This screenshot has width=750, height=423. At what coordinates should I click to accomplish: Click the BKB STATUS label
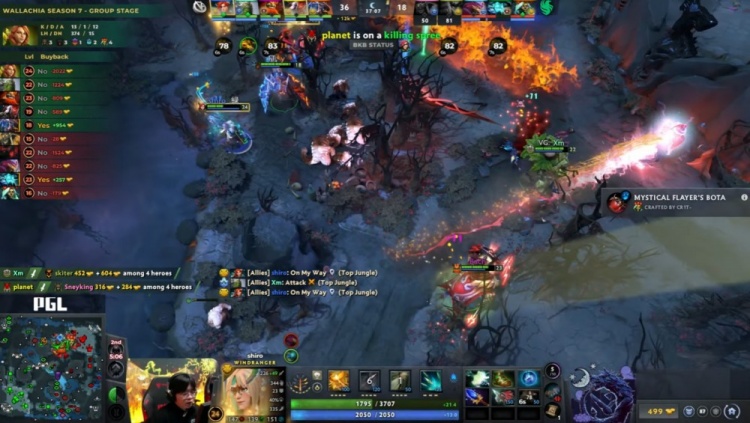[373, 45]
